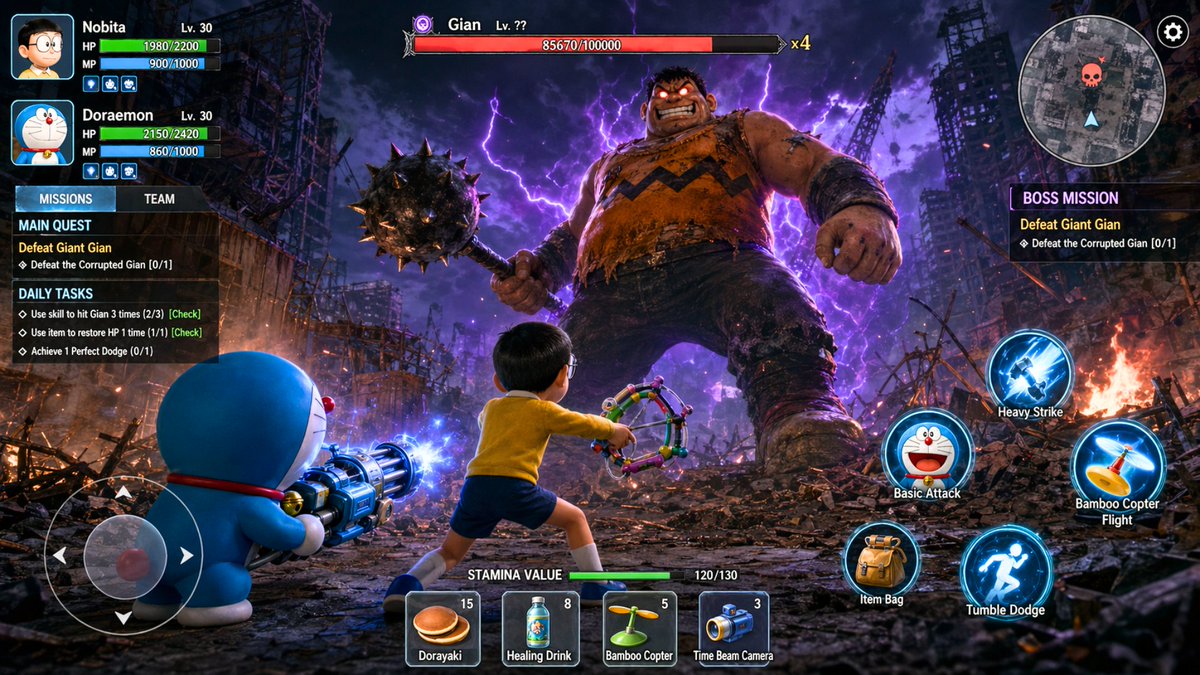Select the Healing Drink slot
Image resolution: width=1200 pixels, height=675 pixels.
pyautogui.click(x=540, y=628)
